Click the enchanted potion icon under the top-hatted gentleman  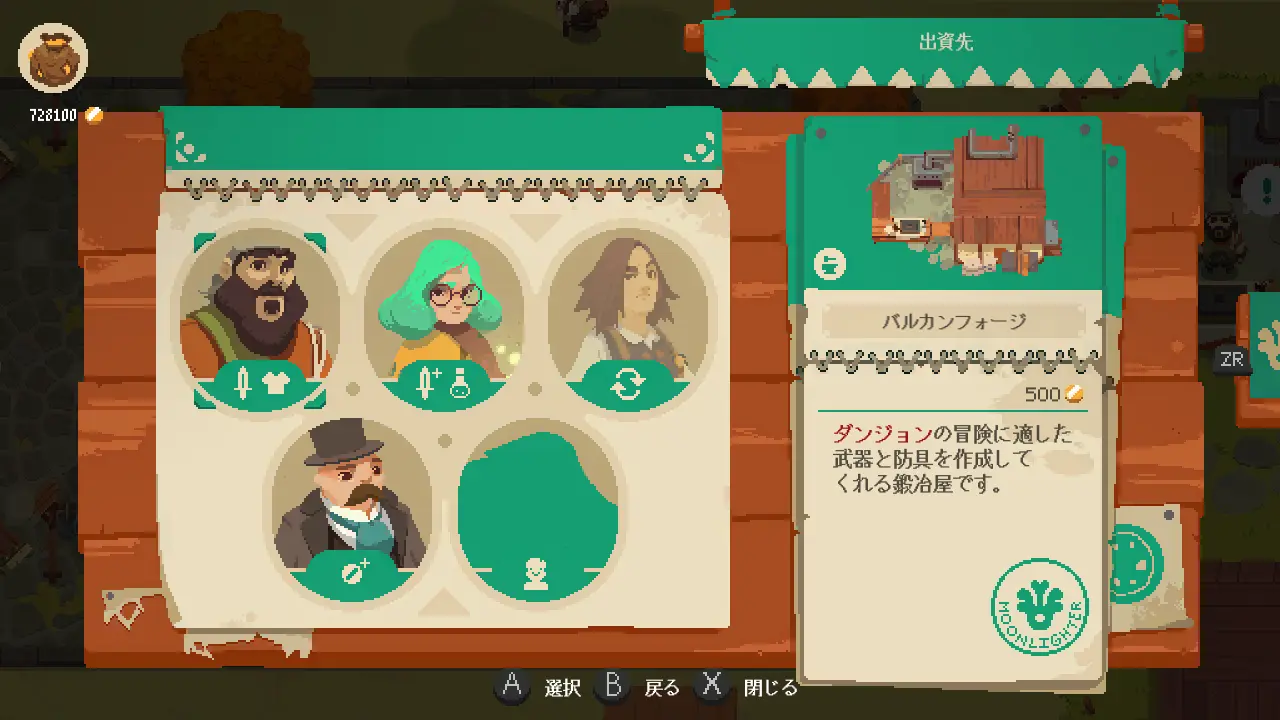coord(353,572)
